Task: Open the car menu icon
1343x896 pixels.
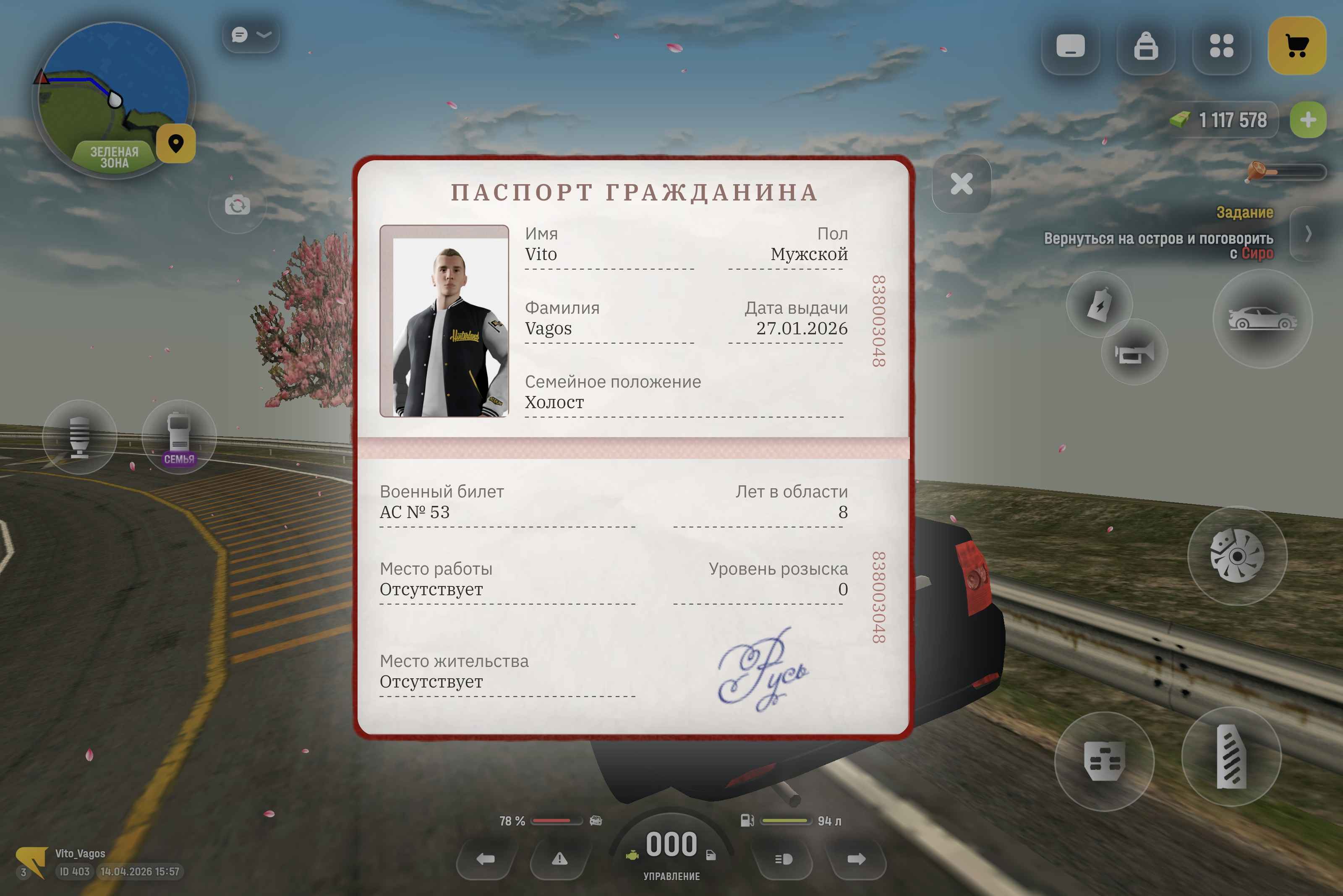Action: pos(1262,319)
